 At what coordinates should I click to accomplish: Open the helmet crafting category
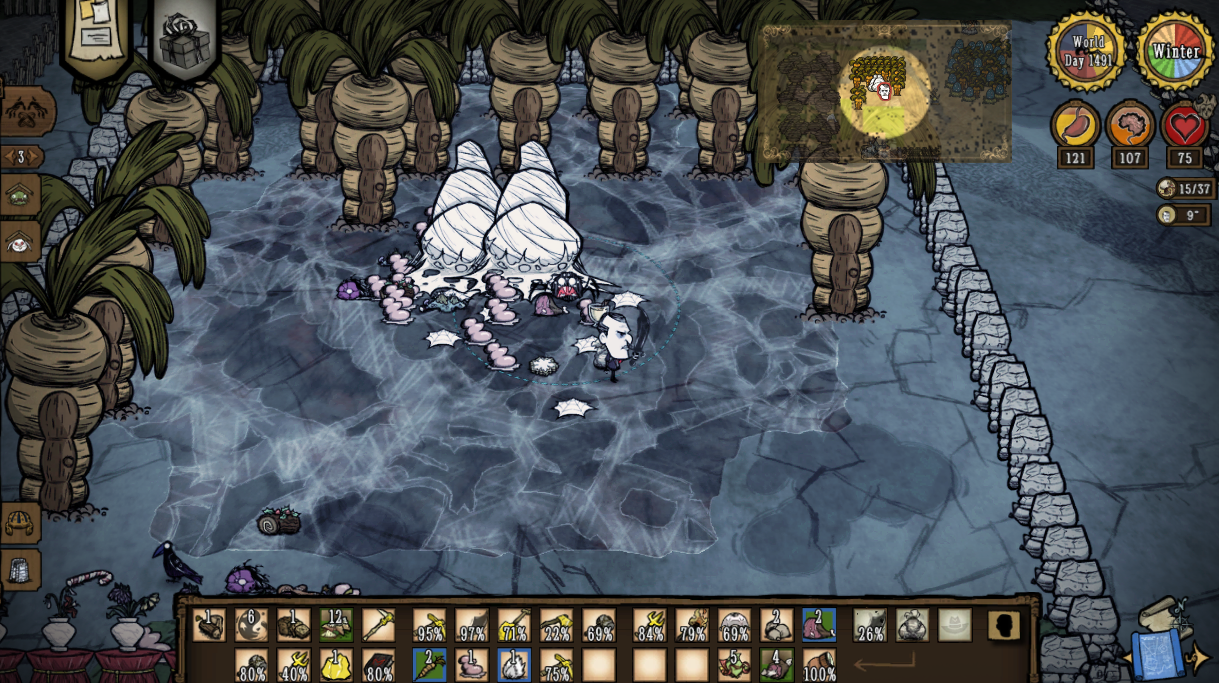(21, 522)
